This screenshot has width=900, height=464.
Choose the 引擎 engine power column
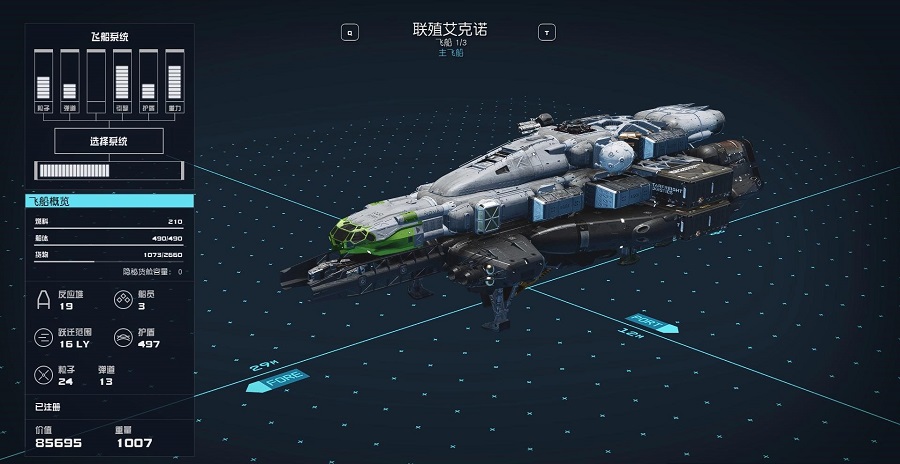pyautogui.click(x=122, y=82)
